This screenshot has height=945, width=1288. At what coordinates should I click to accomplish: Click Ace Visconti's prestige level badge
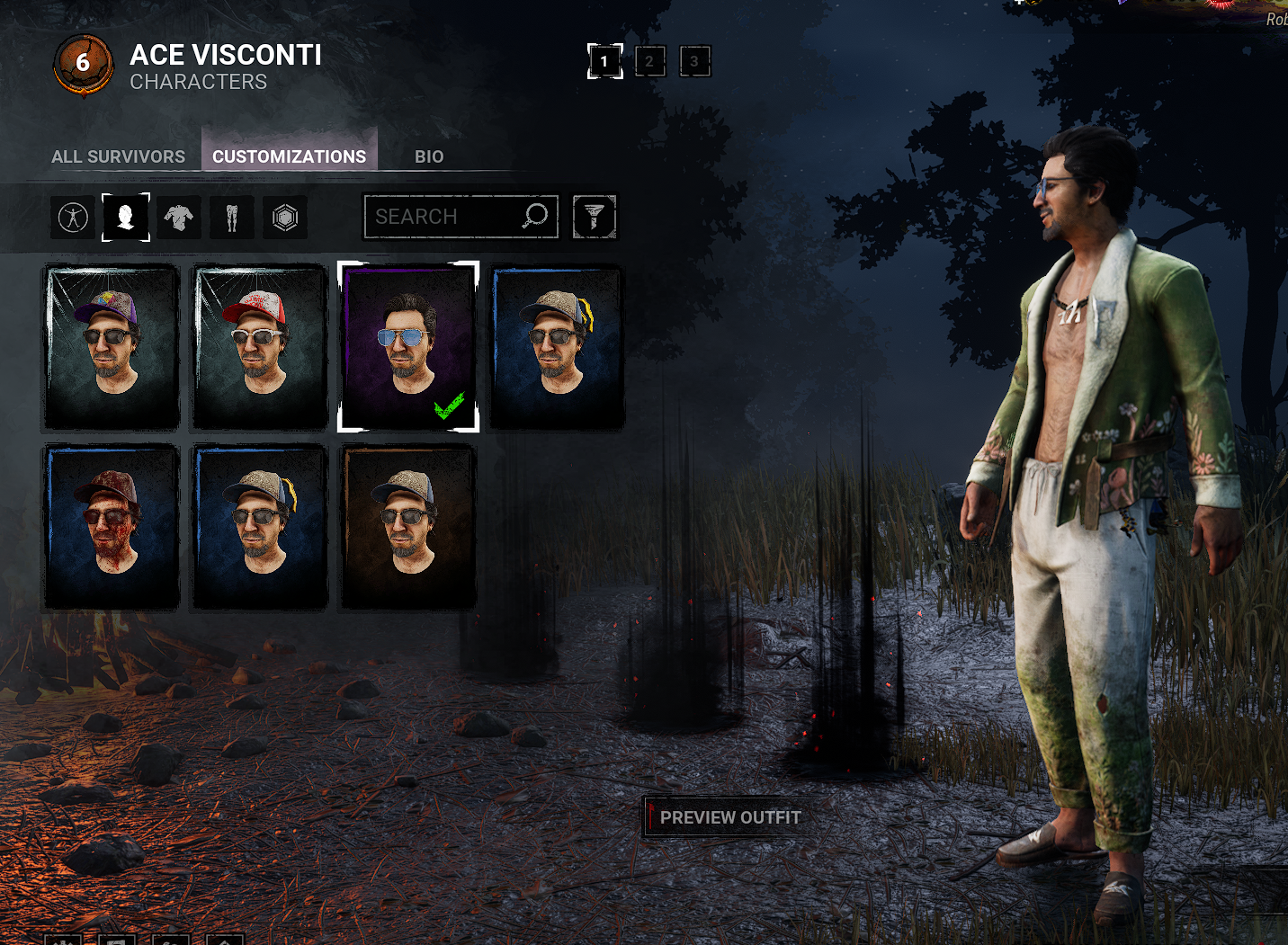coord(83,63)
